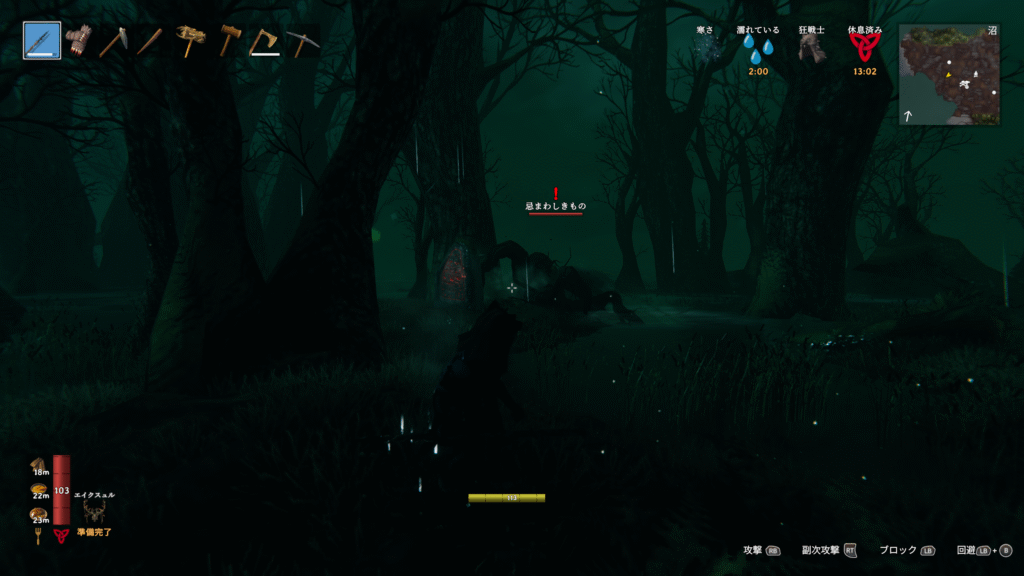Select the pickaxe hotbar slot

[x=301, y=41]
